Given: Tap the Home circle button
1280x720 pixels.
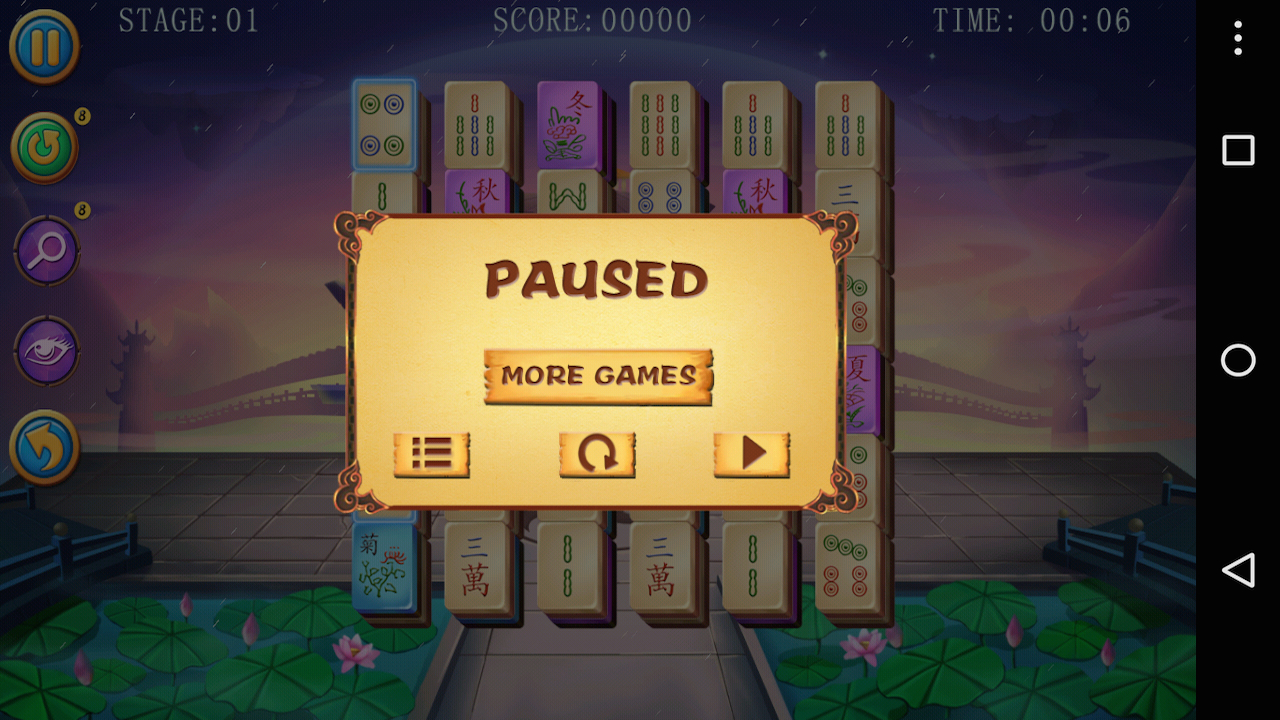Looking at the screenshot, I should click(x=1237, y=361).
